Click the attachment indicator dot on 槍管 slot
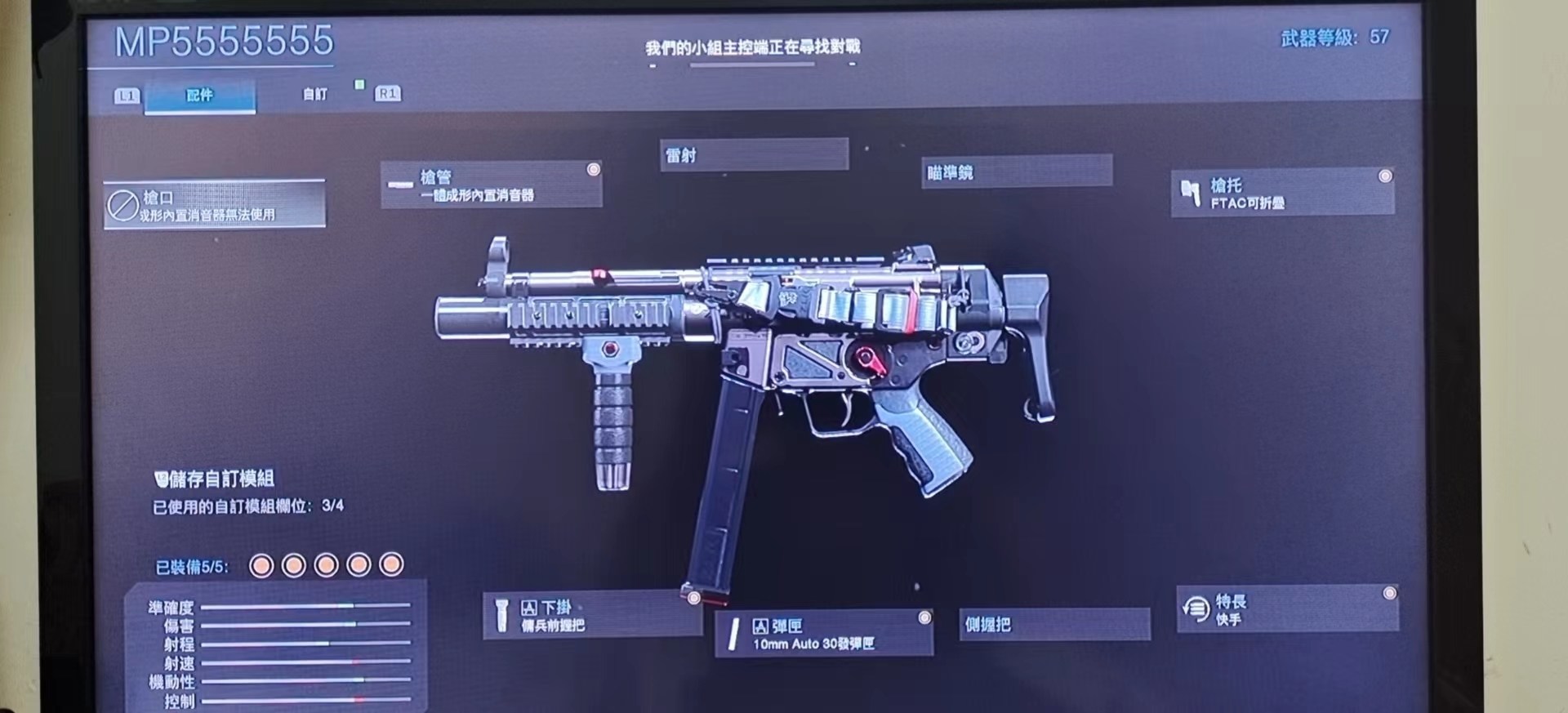 coord(594,169)
